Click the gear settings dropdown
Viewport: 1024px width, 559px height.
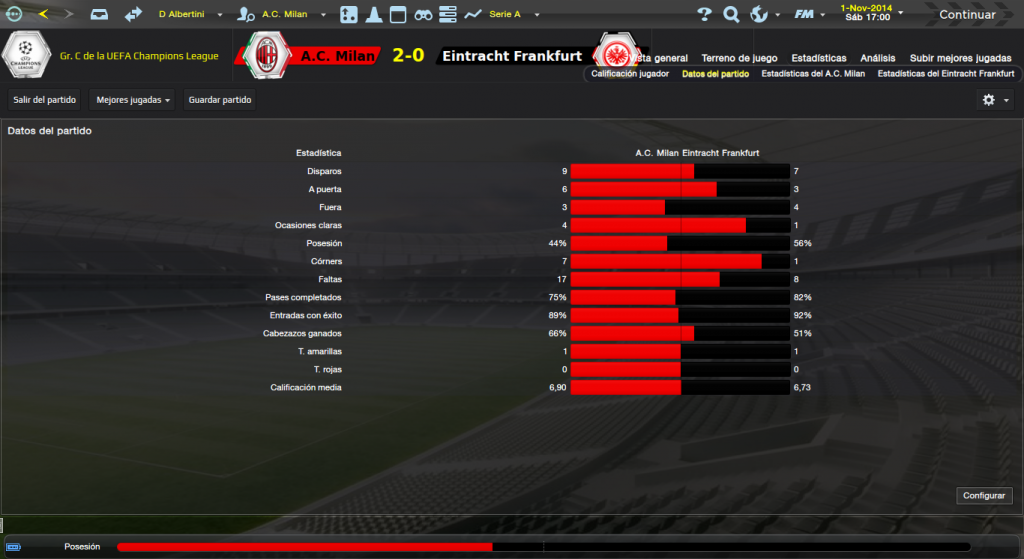(x=994, y=100)
